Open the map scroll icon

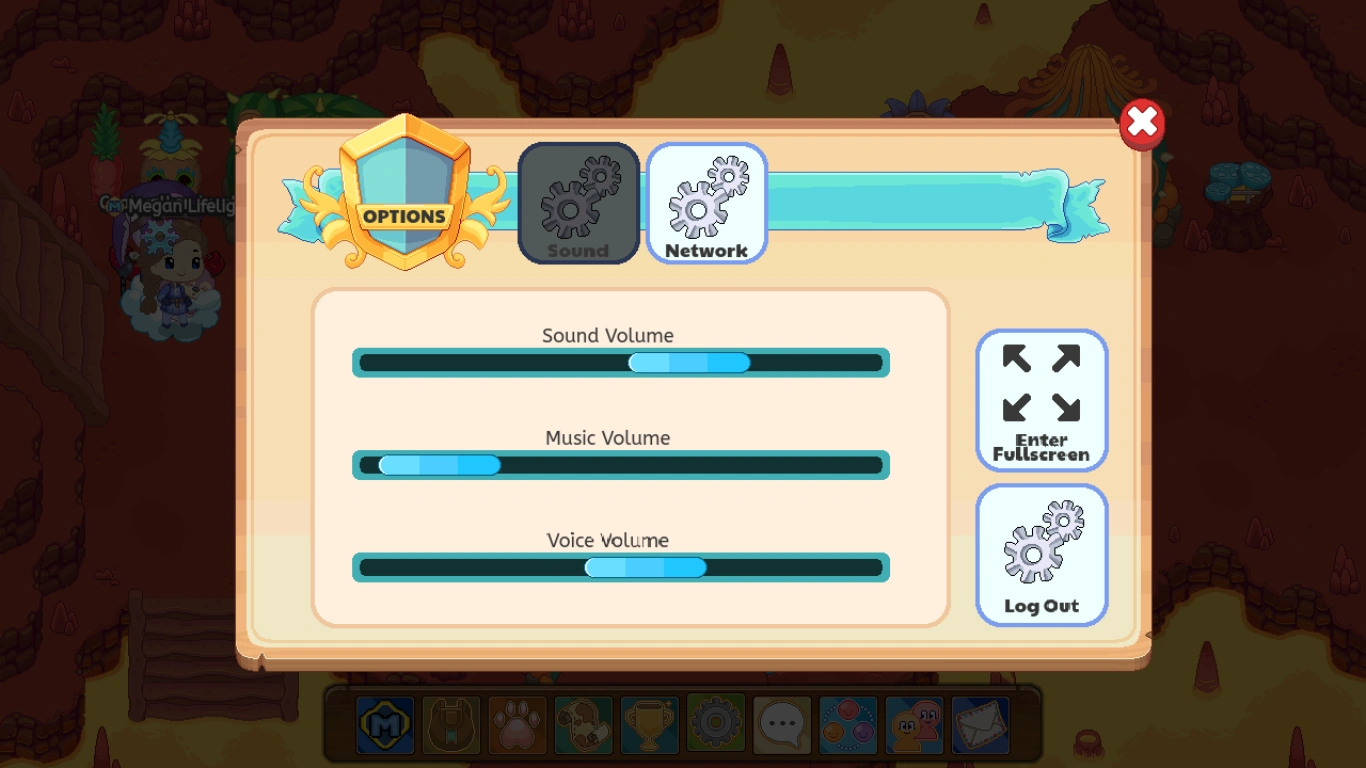click(582, 725)
